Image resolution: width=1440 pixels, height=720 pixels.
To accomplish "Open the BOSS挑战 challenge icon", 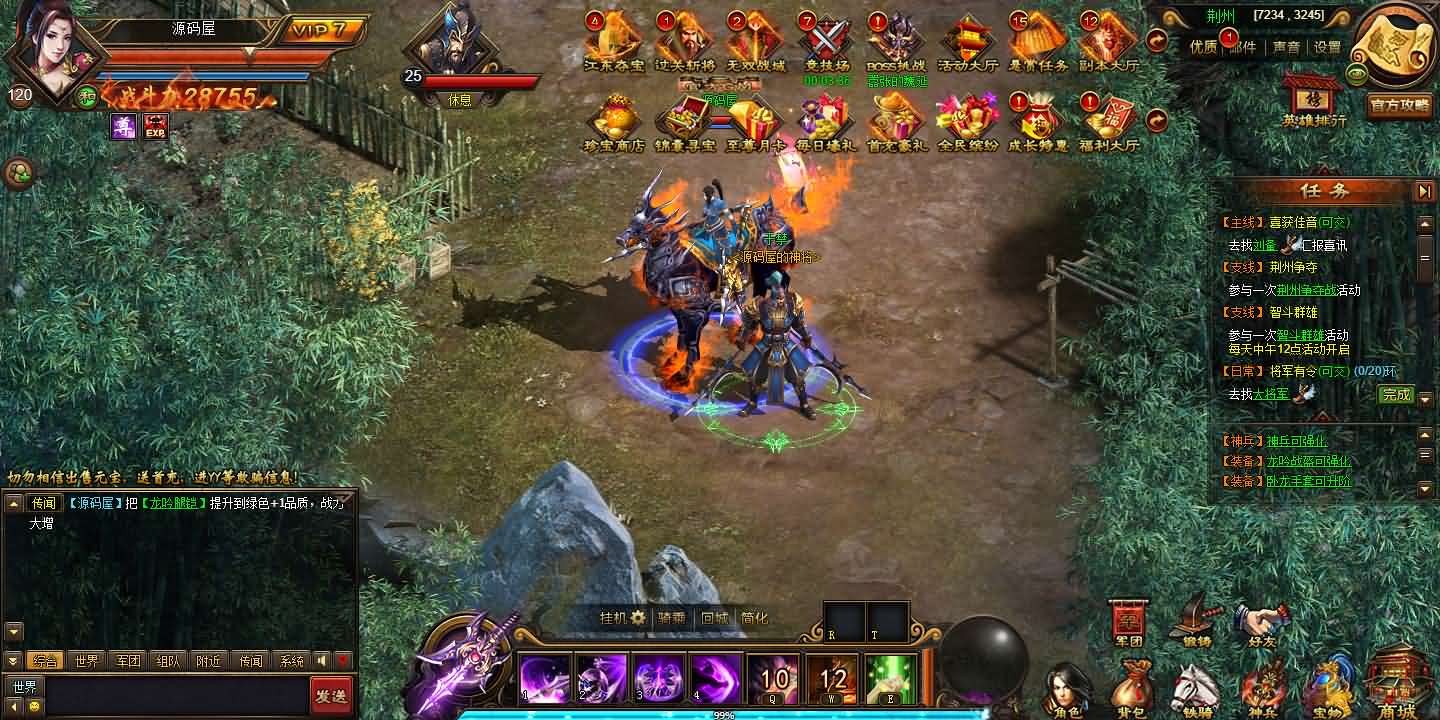I will (x=896, y=42).
